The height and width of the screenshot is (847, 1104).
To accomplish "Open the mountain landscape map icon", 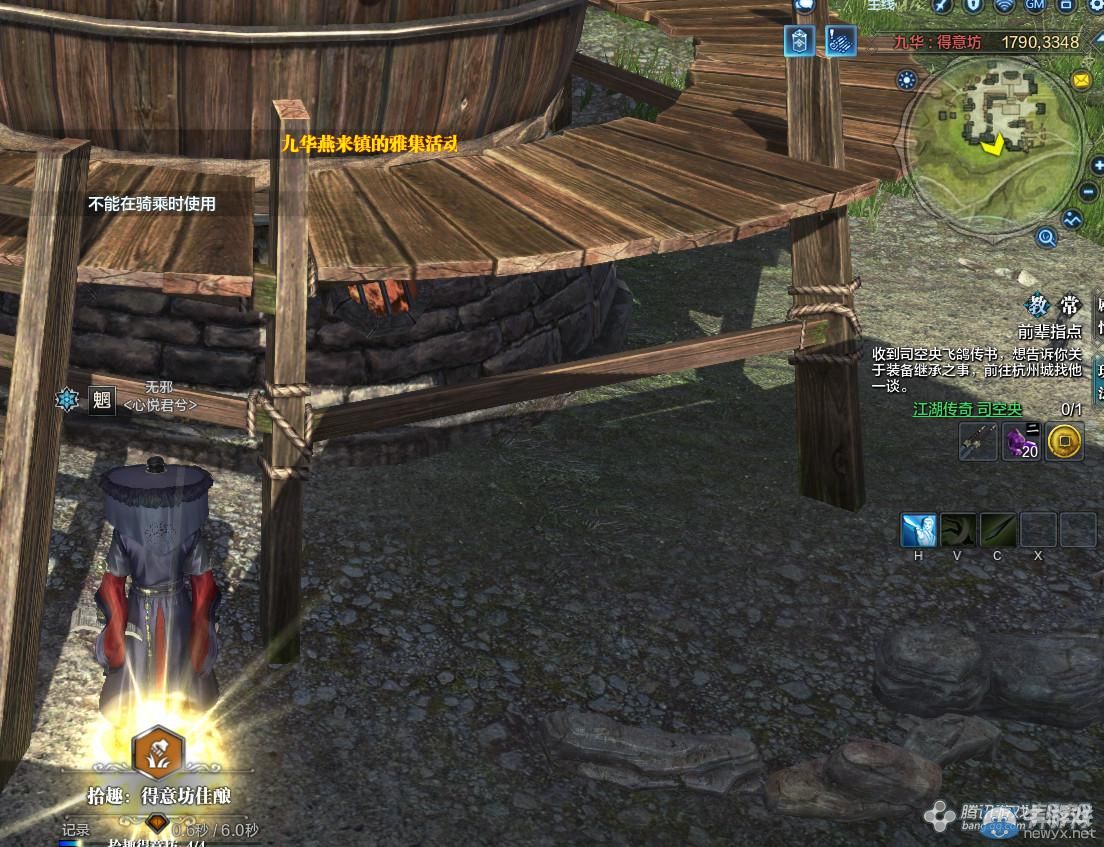I will [1073, 218].
